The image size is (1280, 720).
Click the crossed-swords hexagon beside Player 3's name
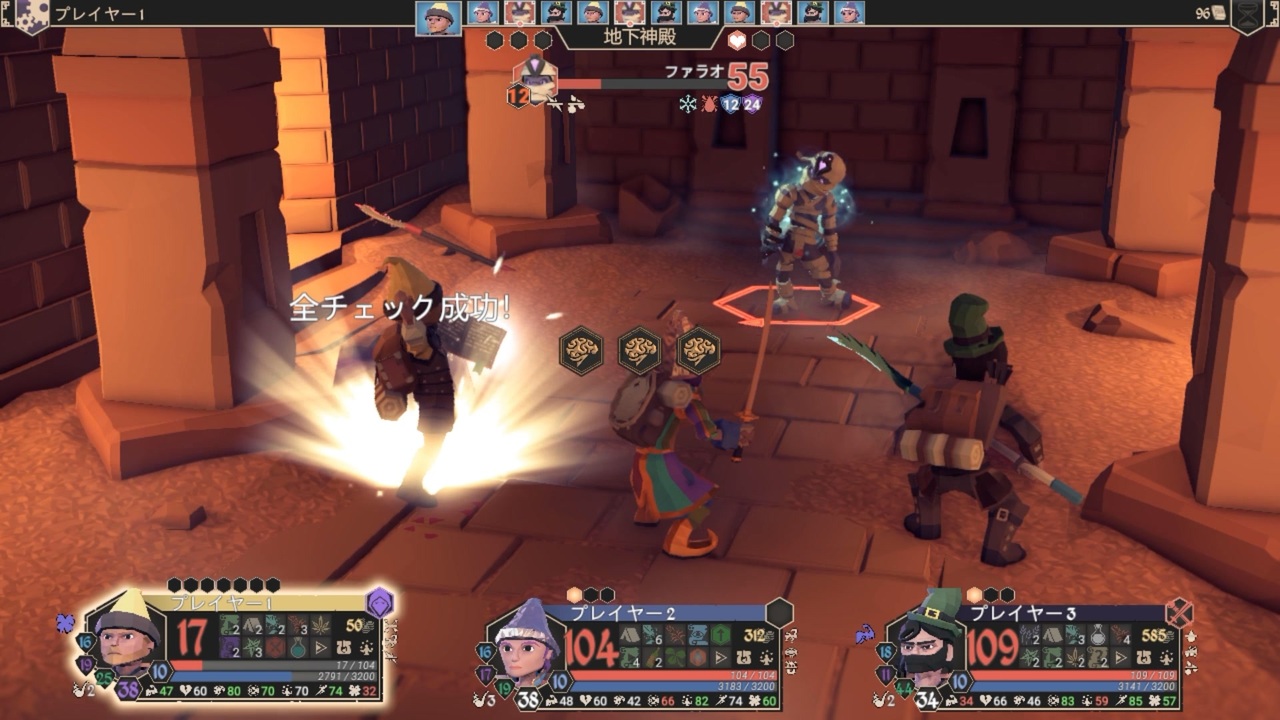pyautogui.click(x=1180, y=612)
